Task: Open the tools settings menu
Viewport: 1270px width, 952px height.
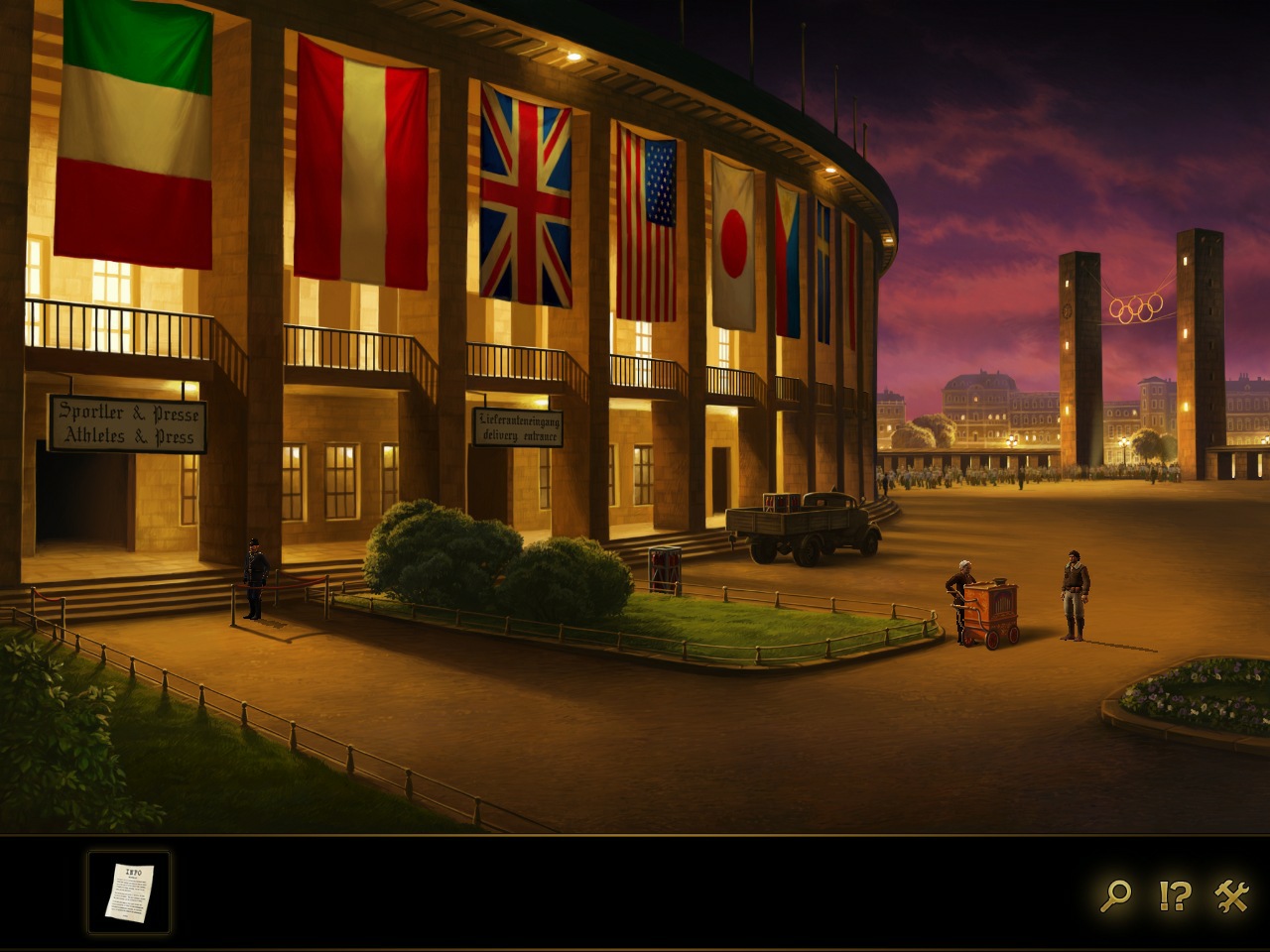Action: 1232,895
